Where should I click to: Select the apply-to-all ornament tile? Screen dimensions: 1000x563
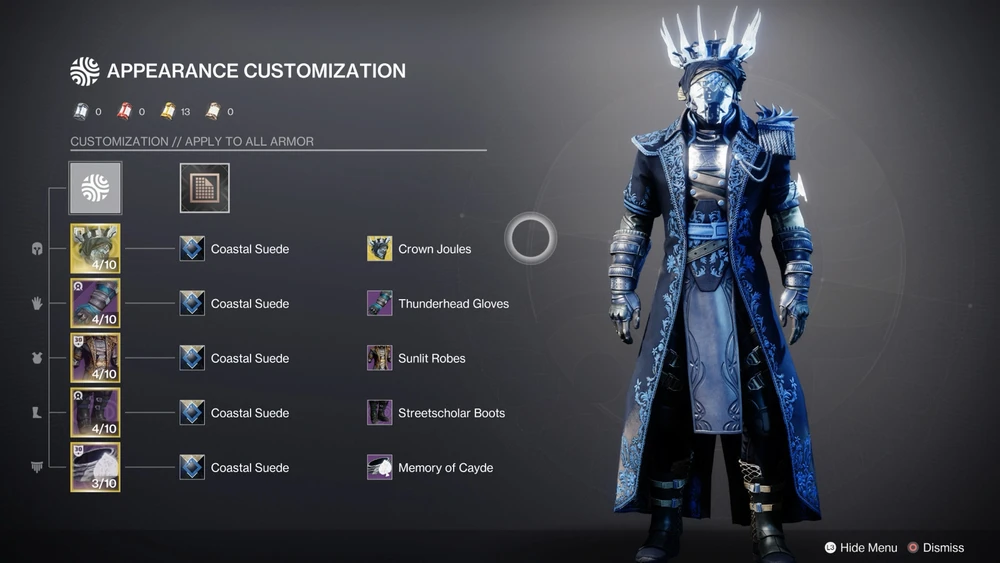[95, 188]
